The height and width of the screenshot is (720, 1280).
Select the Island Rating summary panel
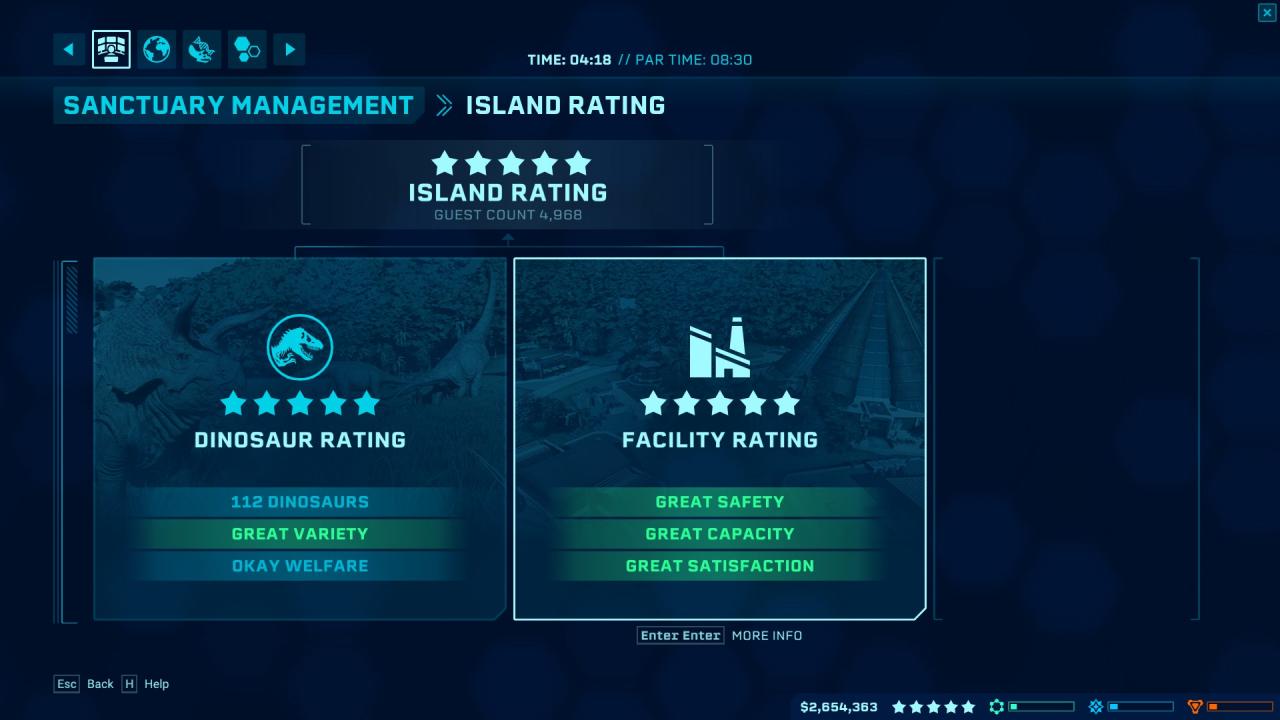[x=507, y=185]
